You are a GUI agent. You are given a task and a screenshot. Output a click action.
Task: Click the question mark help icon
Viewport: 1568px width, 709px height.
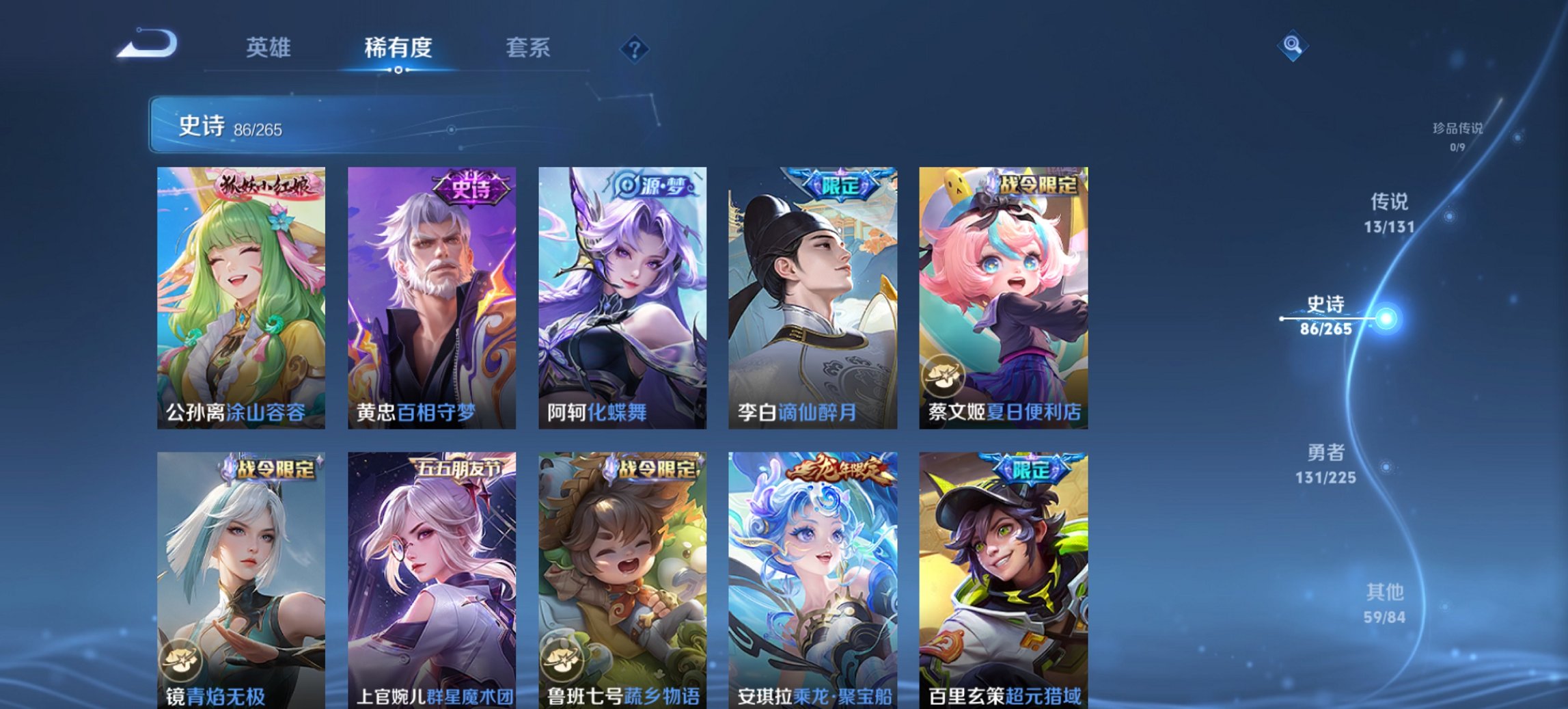click(633, 48)
